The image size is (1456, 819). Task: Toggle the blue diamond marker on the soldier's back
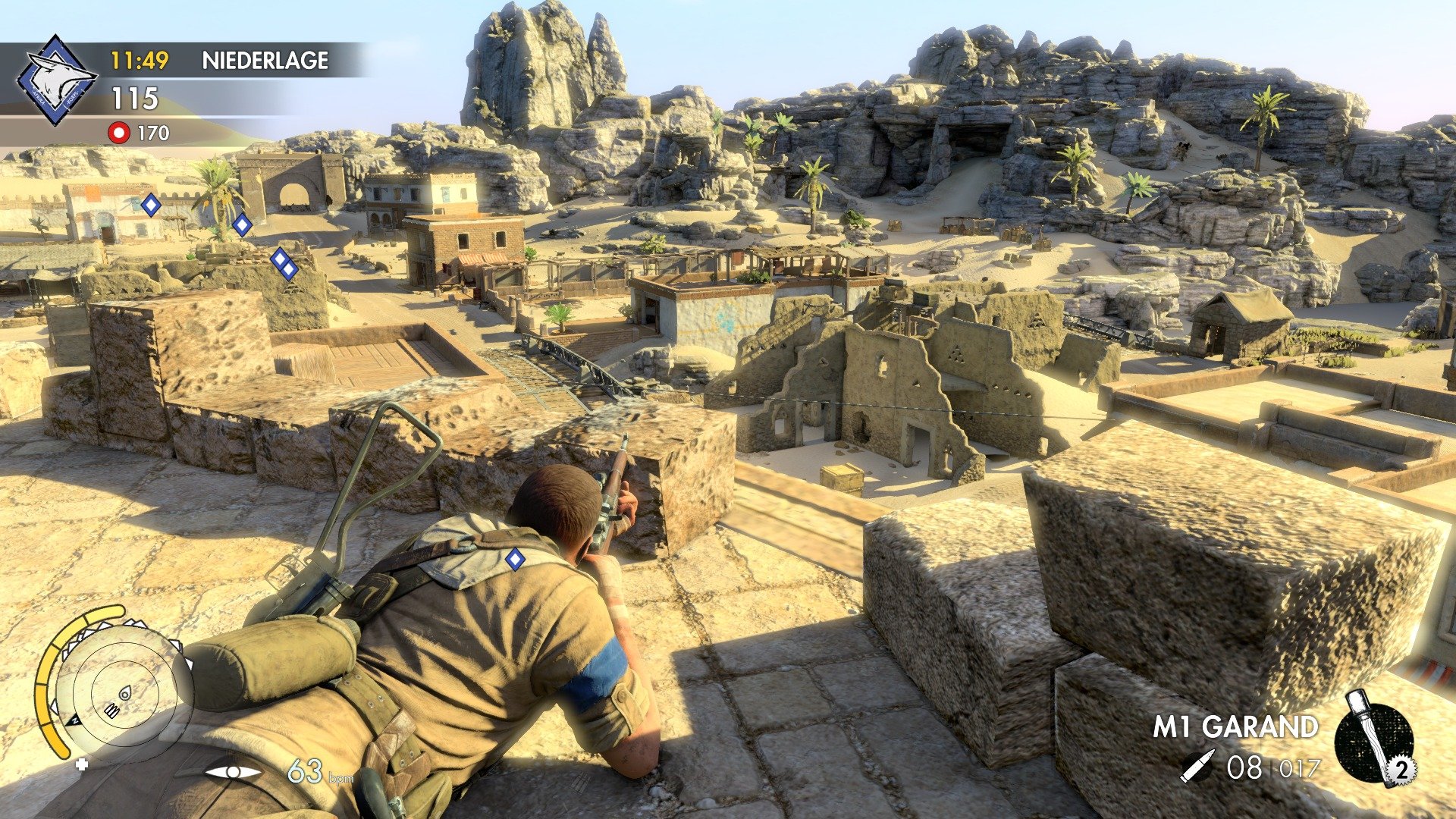515,559
